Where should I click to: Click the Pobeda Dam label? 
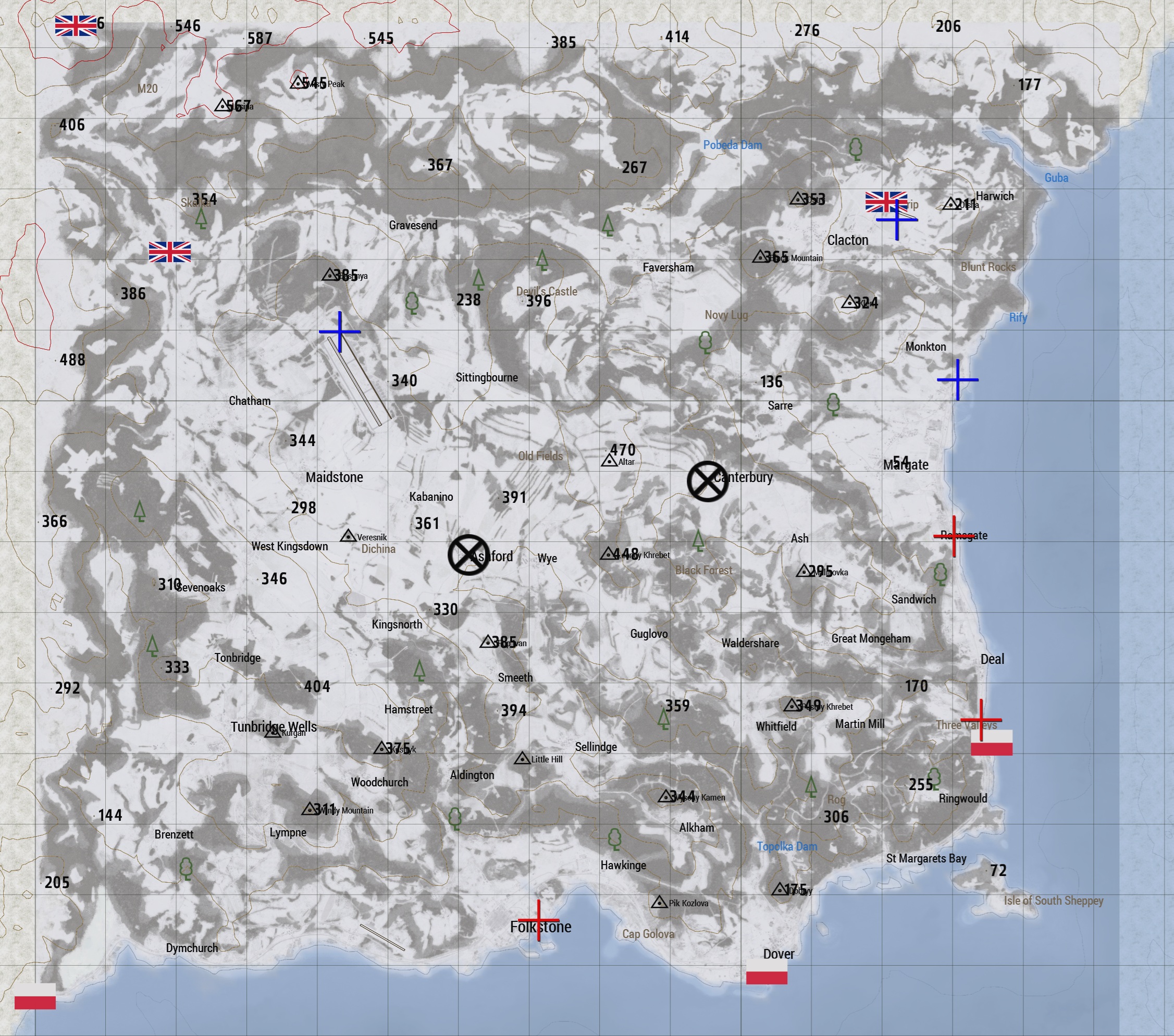733,145
